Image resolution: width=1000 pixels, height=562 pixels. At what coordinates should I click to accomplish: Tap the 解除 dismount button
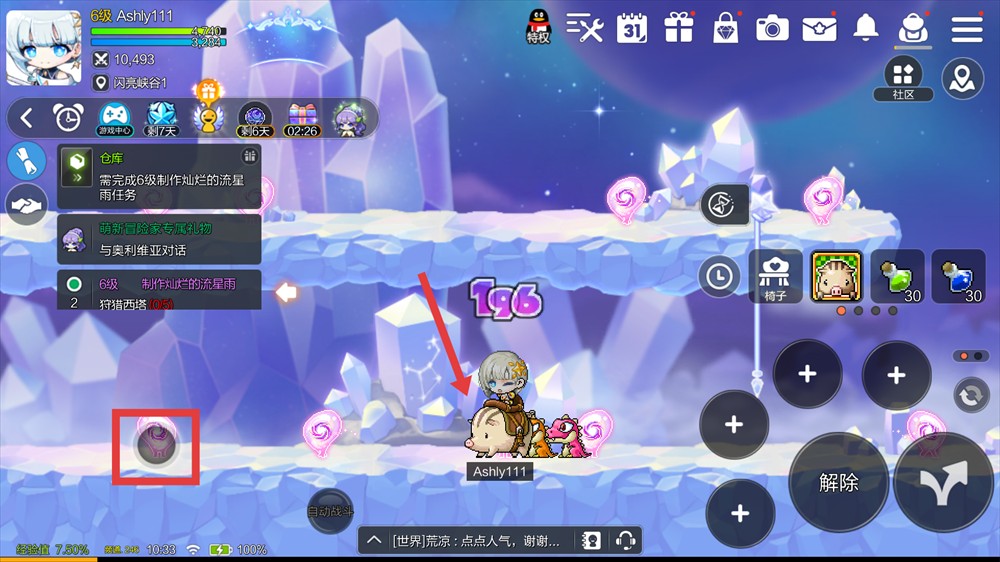pos(838,482)
